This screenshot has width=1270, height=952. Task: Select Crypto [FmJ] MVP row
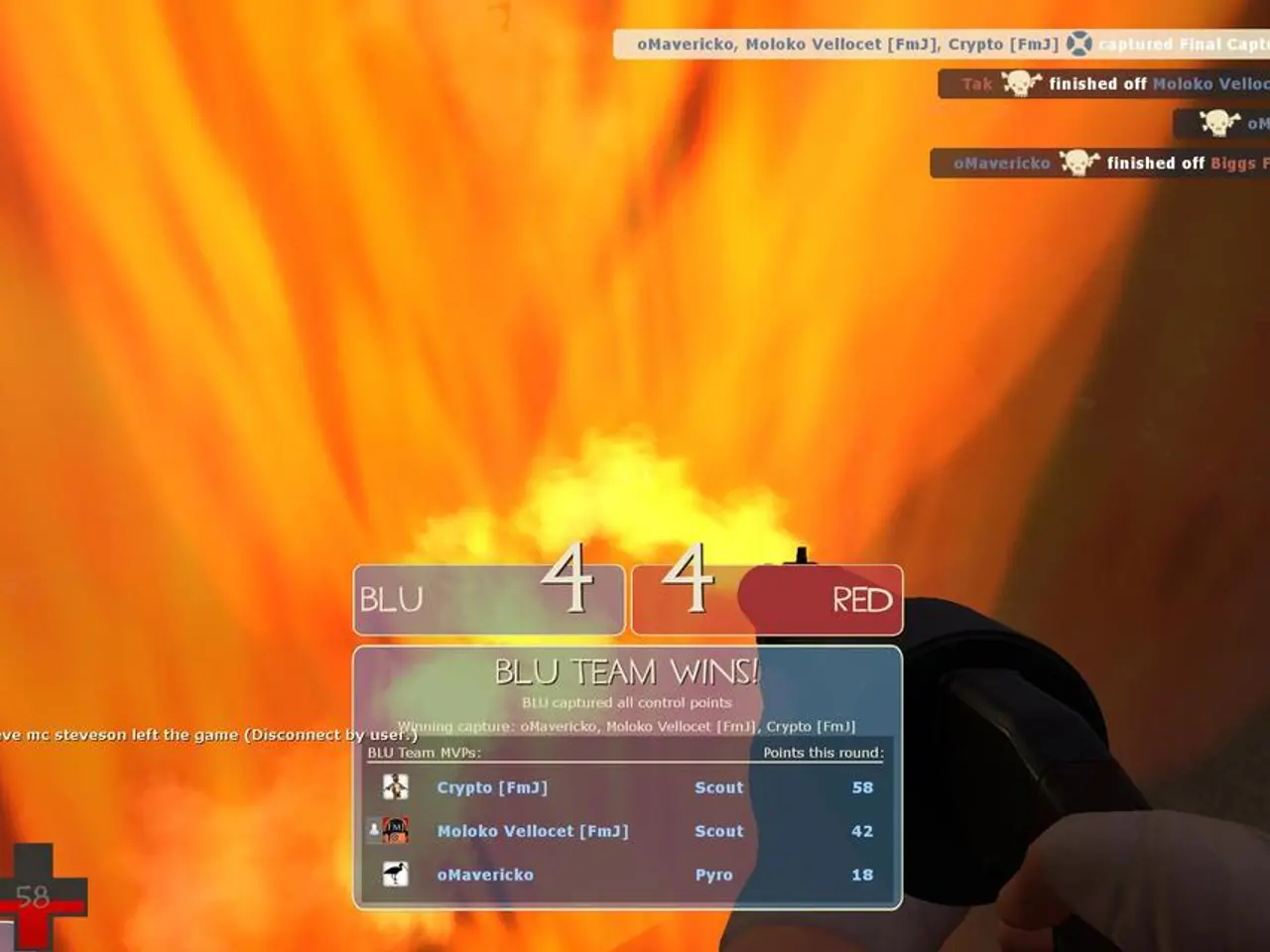tap(627, 787)
